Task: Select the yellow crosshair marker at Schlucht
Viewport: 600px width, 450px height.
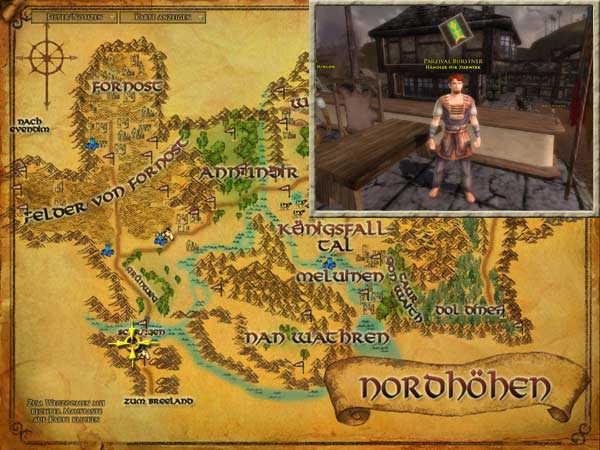Action: click(x=134, y=342)
